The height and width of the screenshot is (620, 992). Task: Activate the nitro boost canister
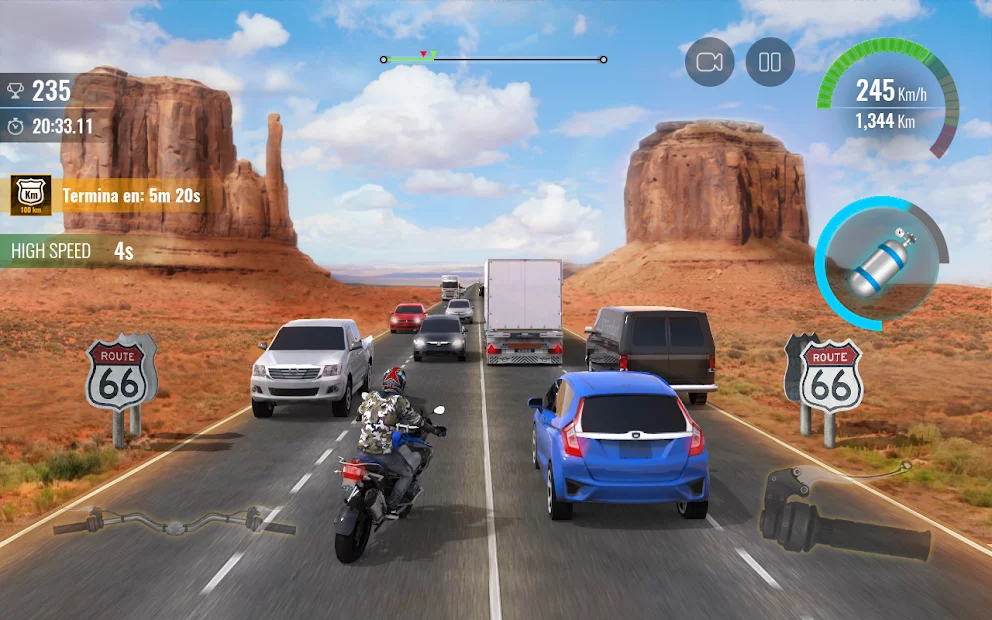point(881,264)
